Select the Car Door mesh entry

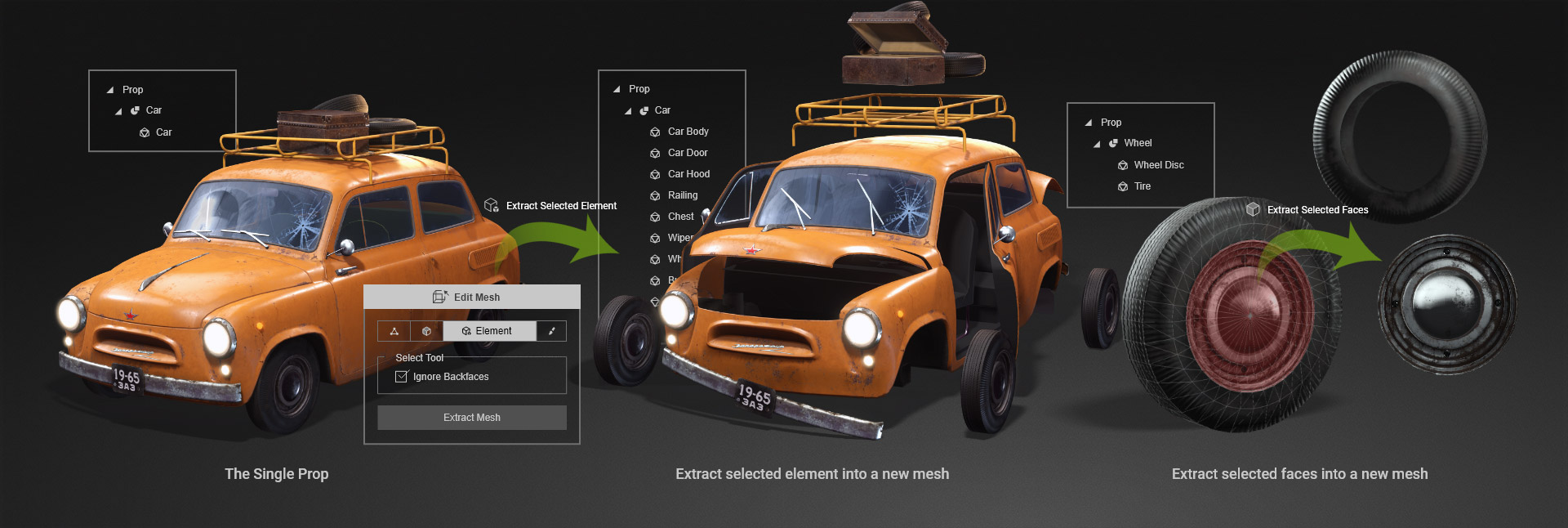click(687, 153)
